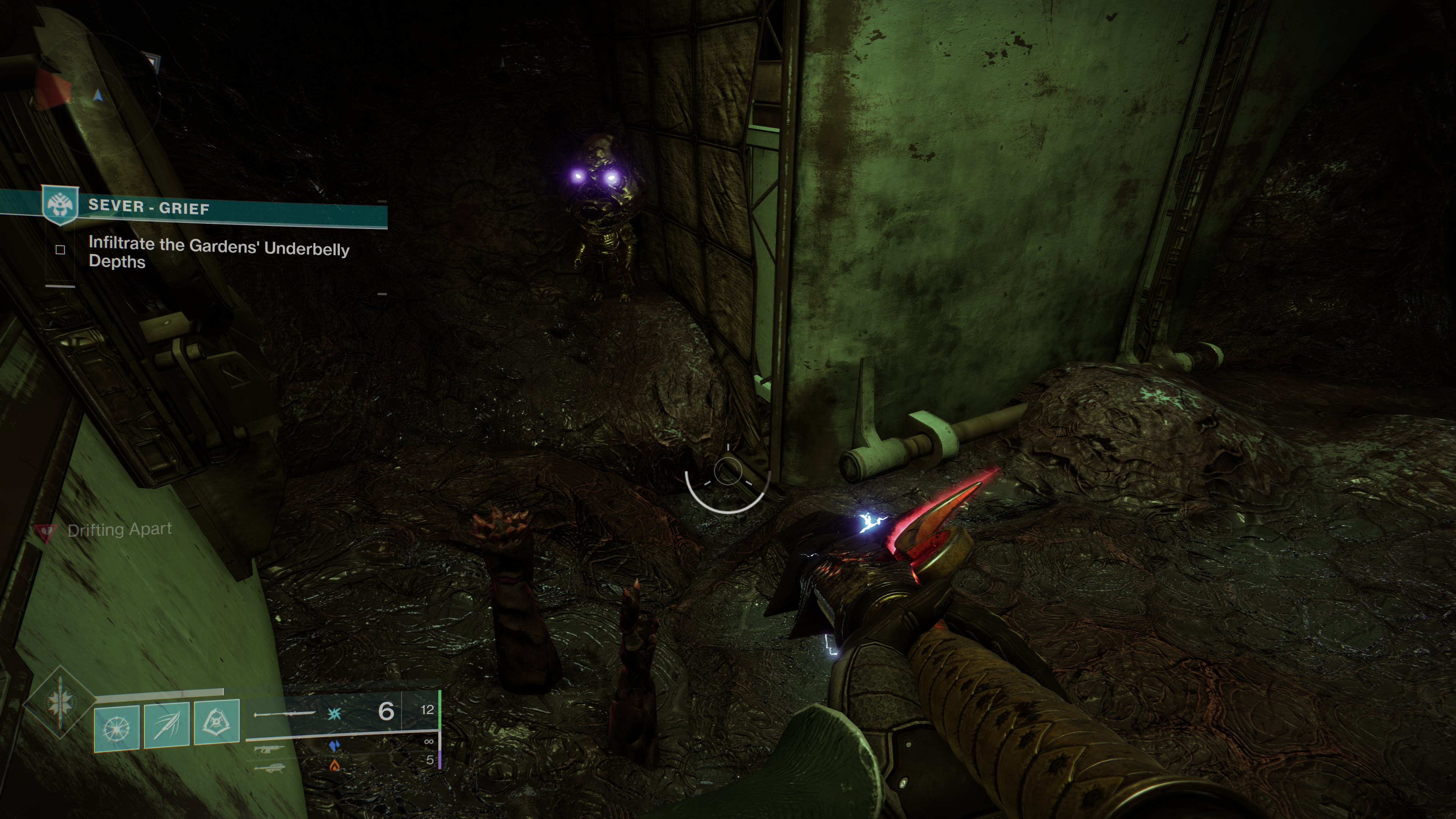Activate the diamond-shaped Super ability icon
1456x819 pixels.
coord(60,703)
